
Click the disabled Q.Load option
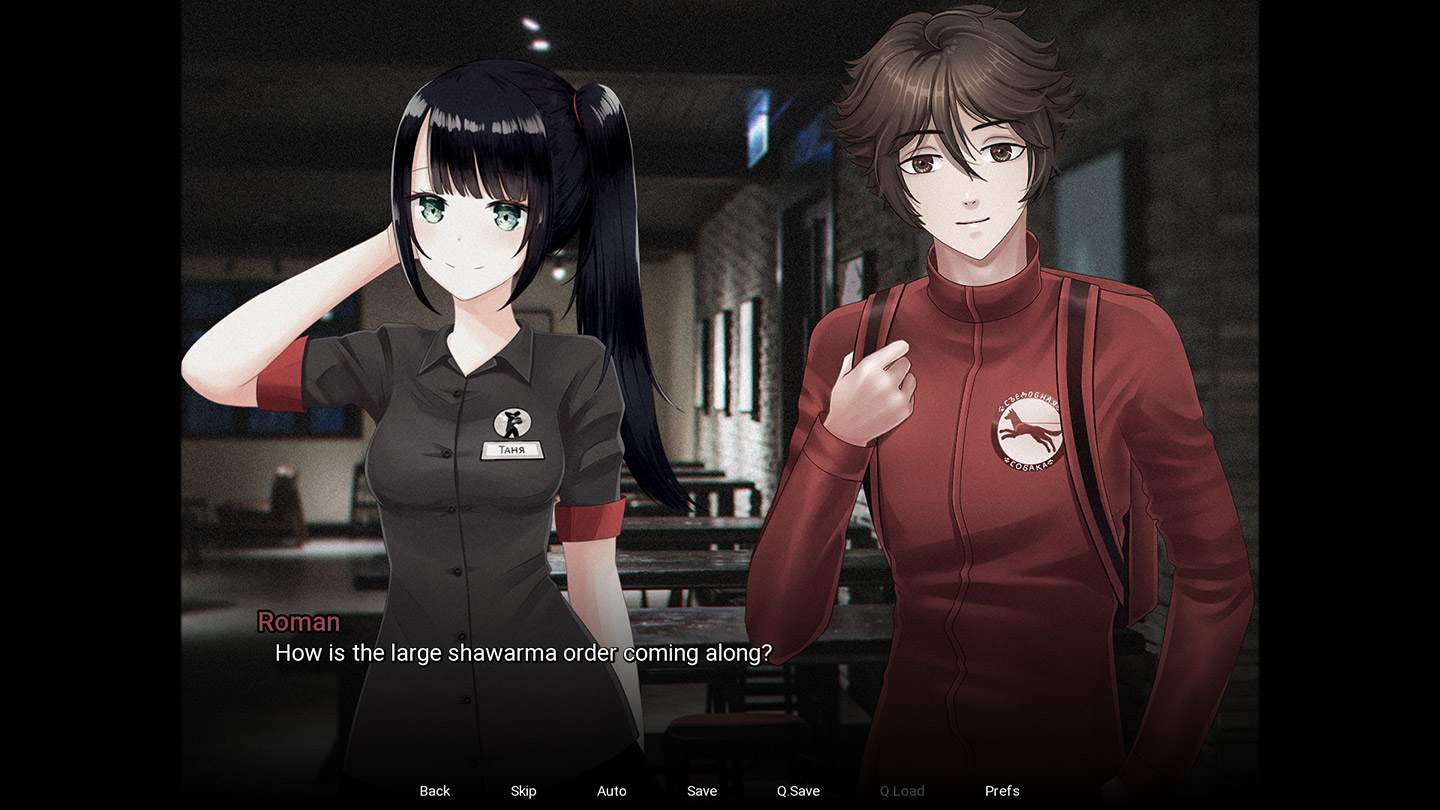coord(899,790)
